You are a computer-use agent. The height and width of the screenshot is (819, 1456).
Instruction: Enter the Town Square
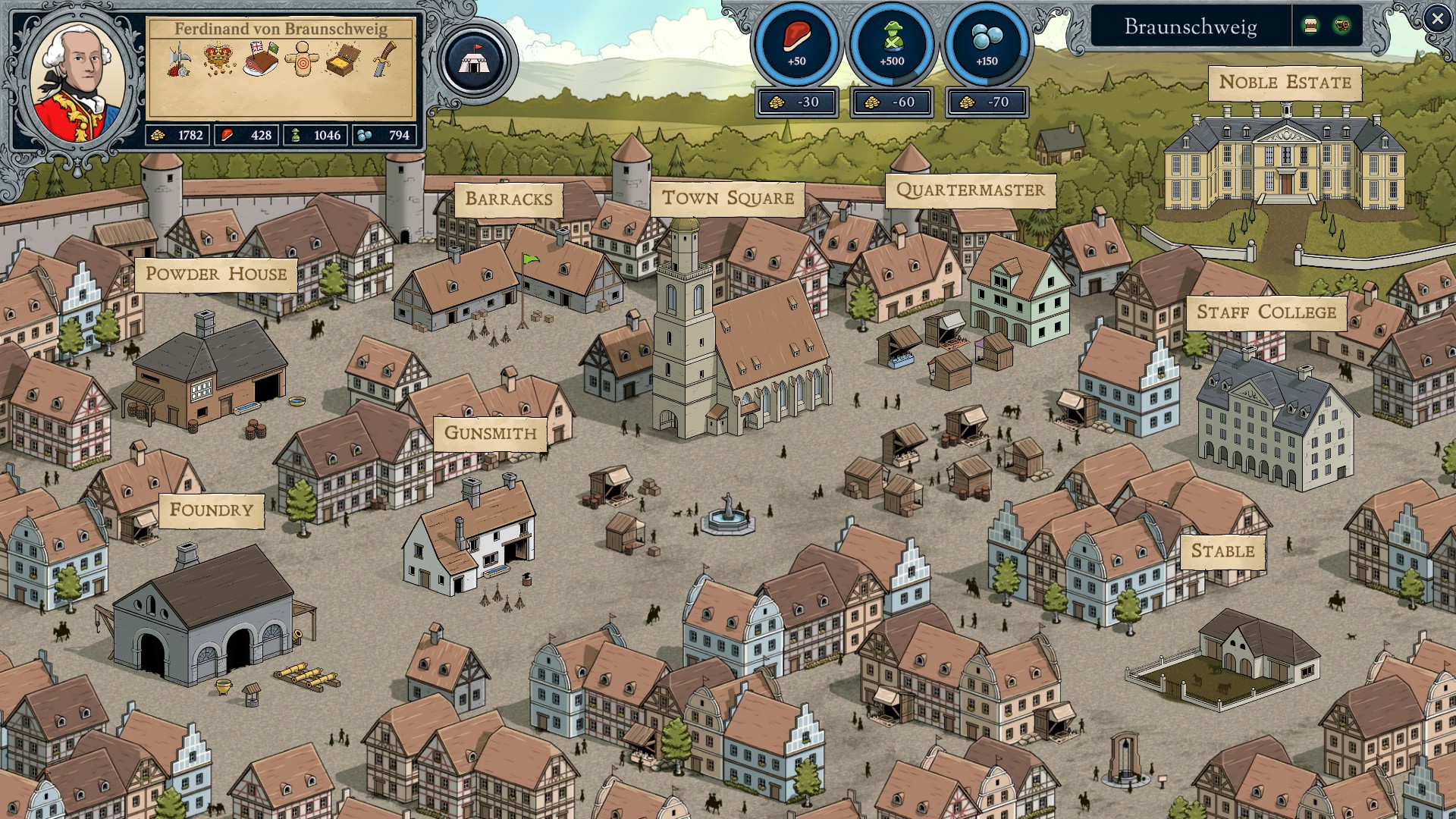pos(727,198)
